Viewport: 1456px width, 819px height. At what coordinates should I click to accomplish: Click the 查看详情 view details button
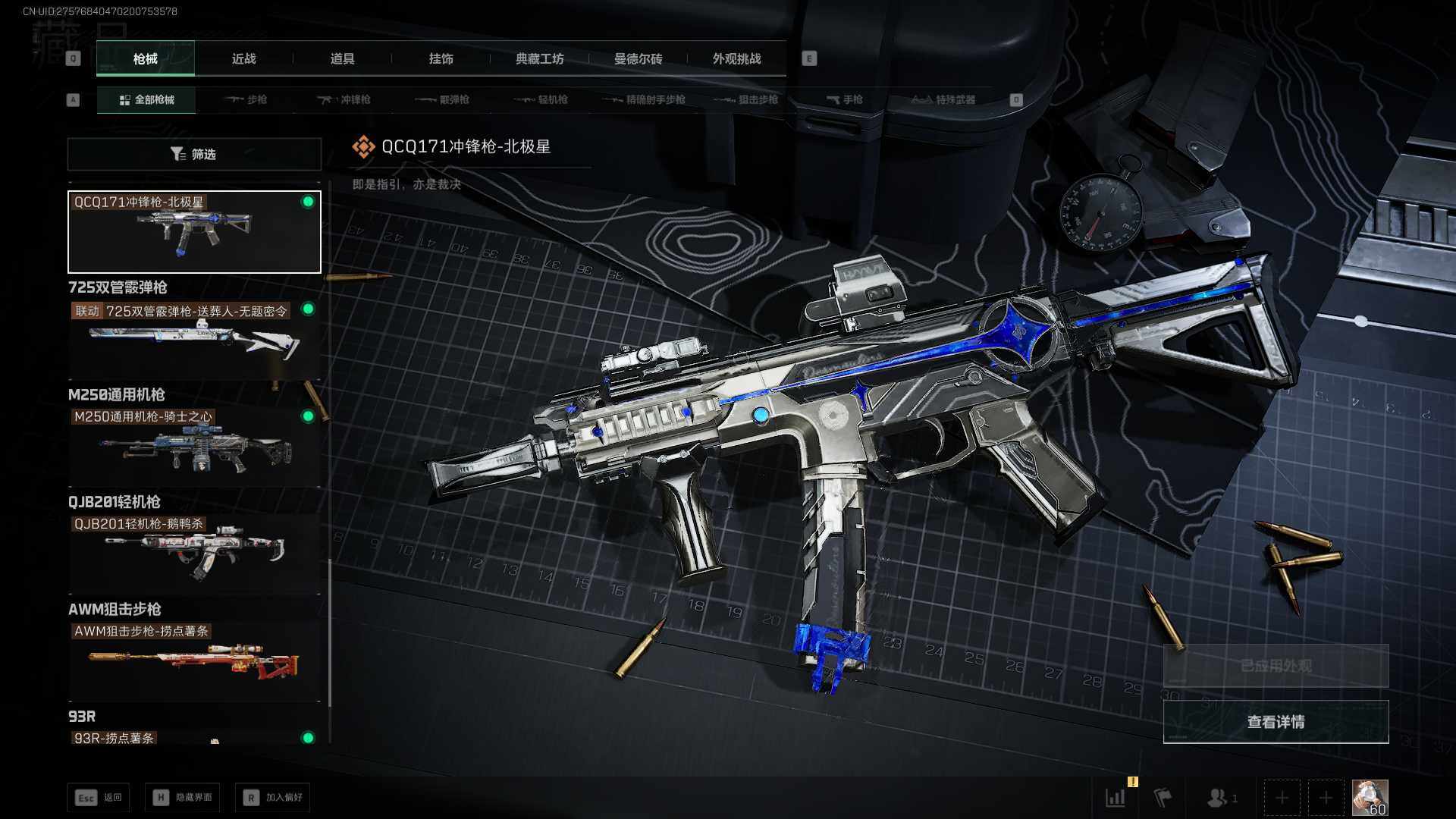click(x=1276, y=721)
